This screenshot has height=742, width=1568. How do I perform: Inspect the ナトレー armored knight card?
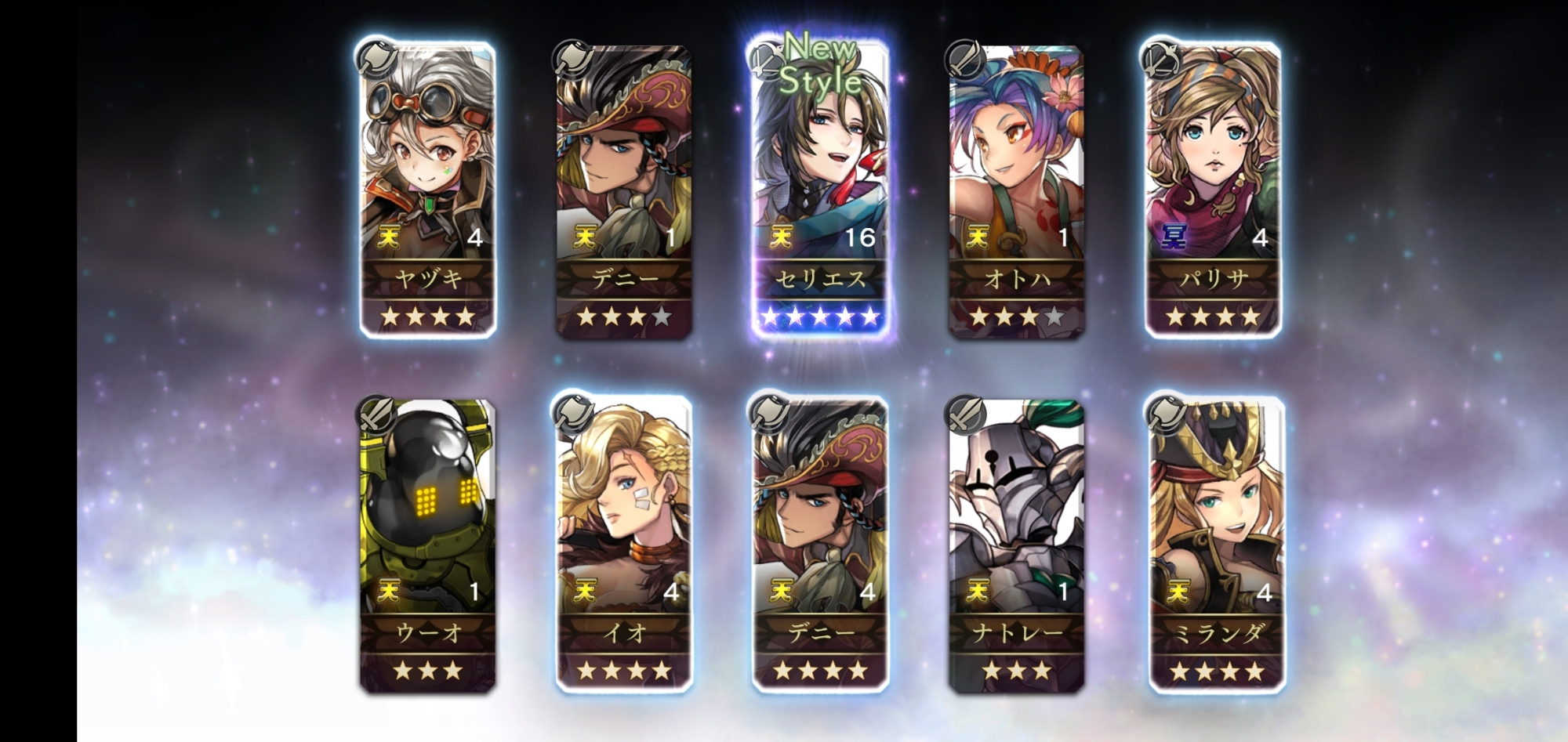1017,545
